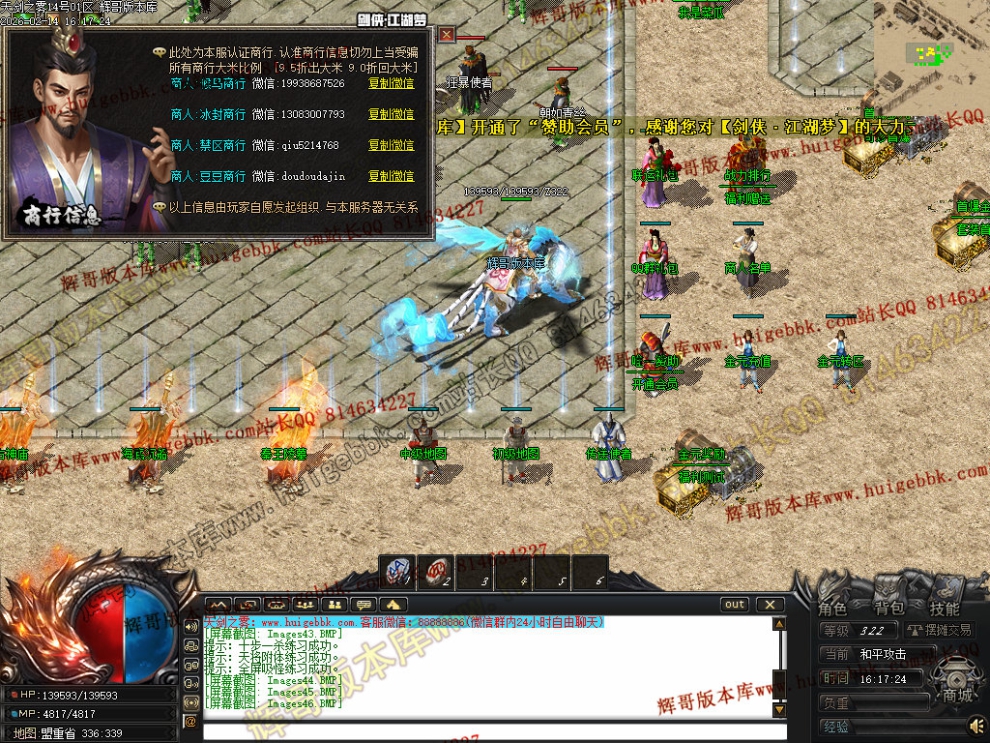
Task: Close the 商行信息 merchant dialog
Action: pos(447,35)
